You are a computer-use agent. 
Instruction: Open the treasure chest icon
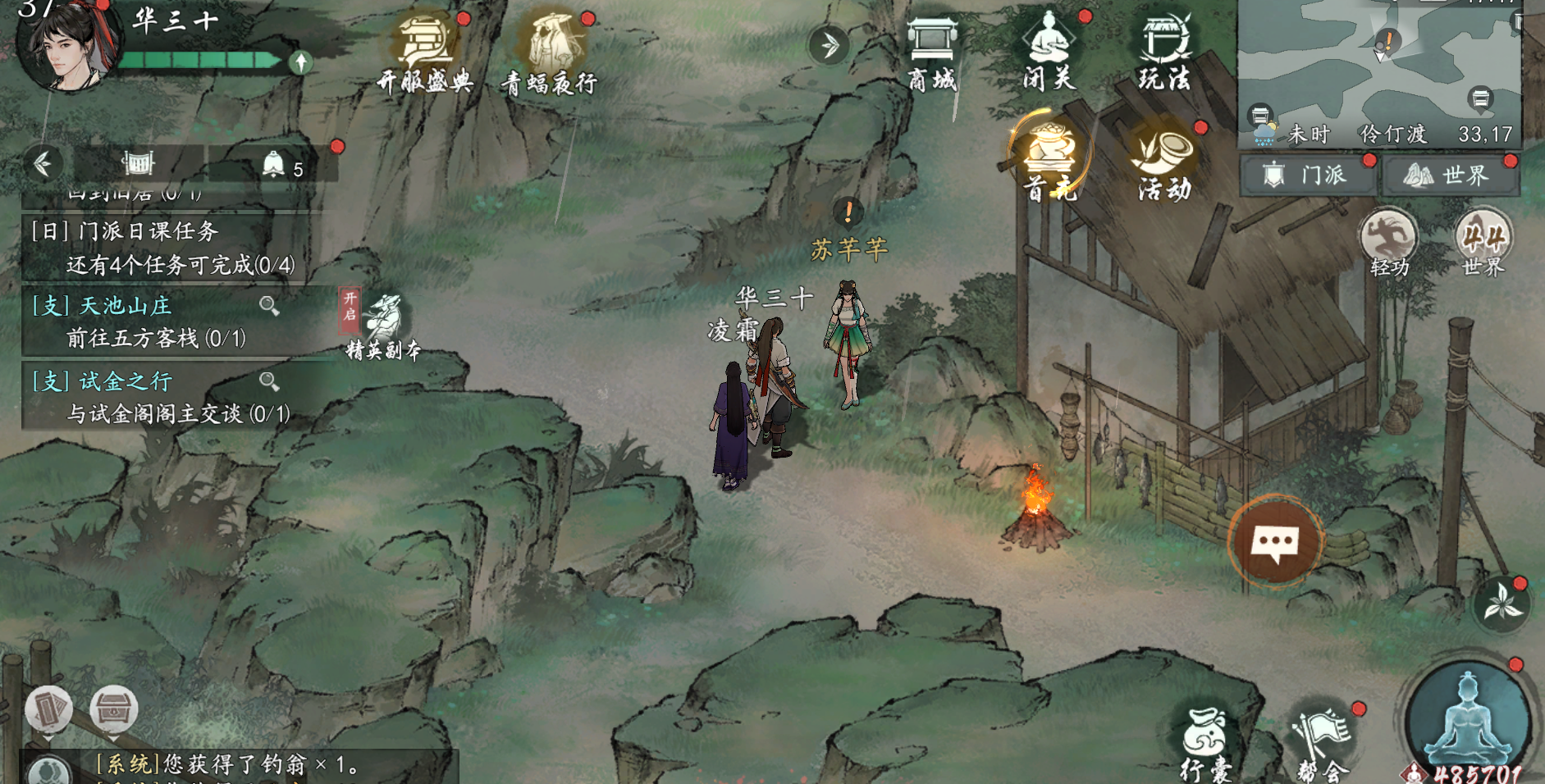coord(113,709)
